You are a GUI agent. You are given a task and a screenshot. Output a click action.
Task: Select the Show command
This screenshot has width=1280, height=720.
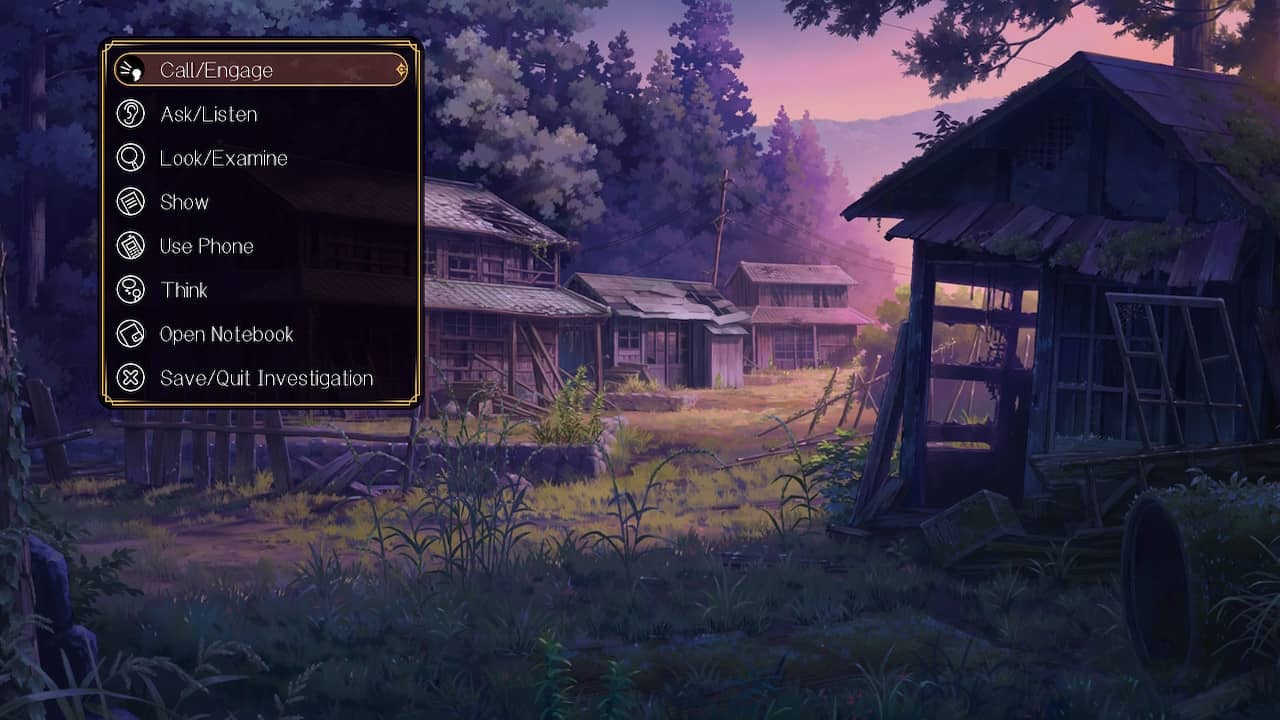pos(184,202)
